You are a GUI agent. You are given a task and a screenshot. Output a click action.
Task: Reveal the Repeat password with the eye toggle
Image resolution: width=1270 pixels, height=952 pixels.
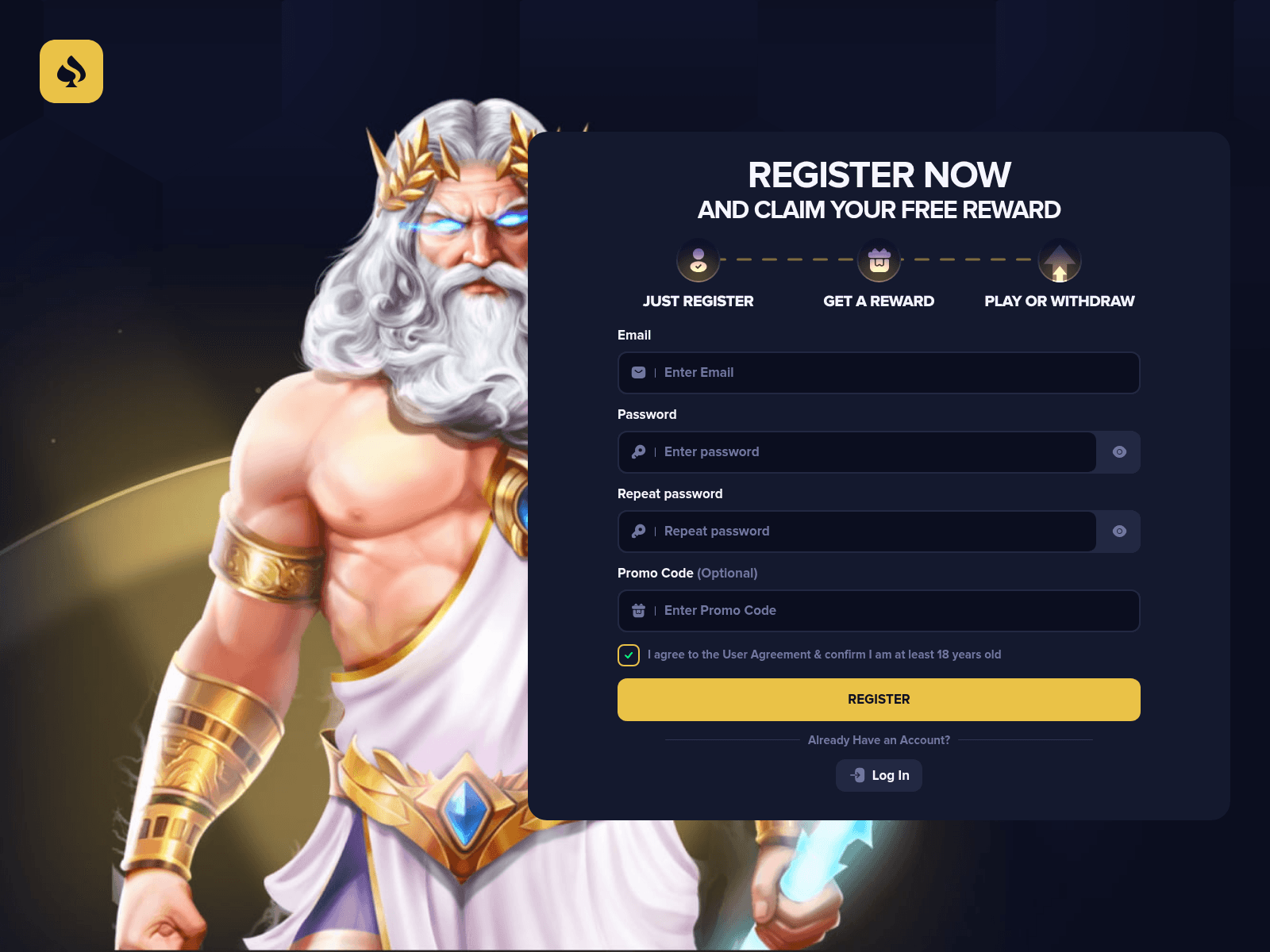tap(1119, 532)
